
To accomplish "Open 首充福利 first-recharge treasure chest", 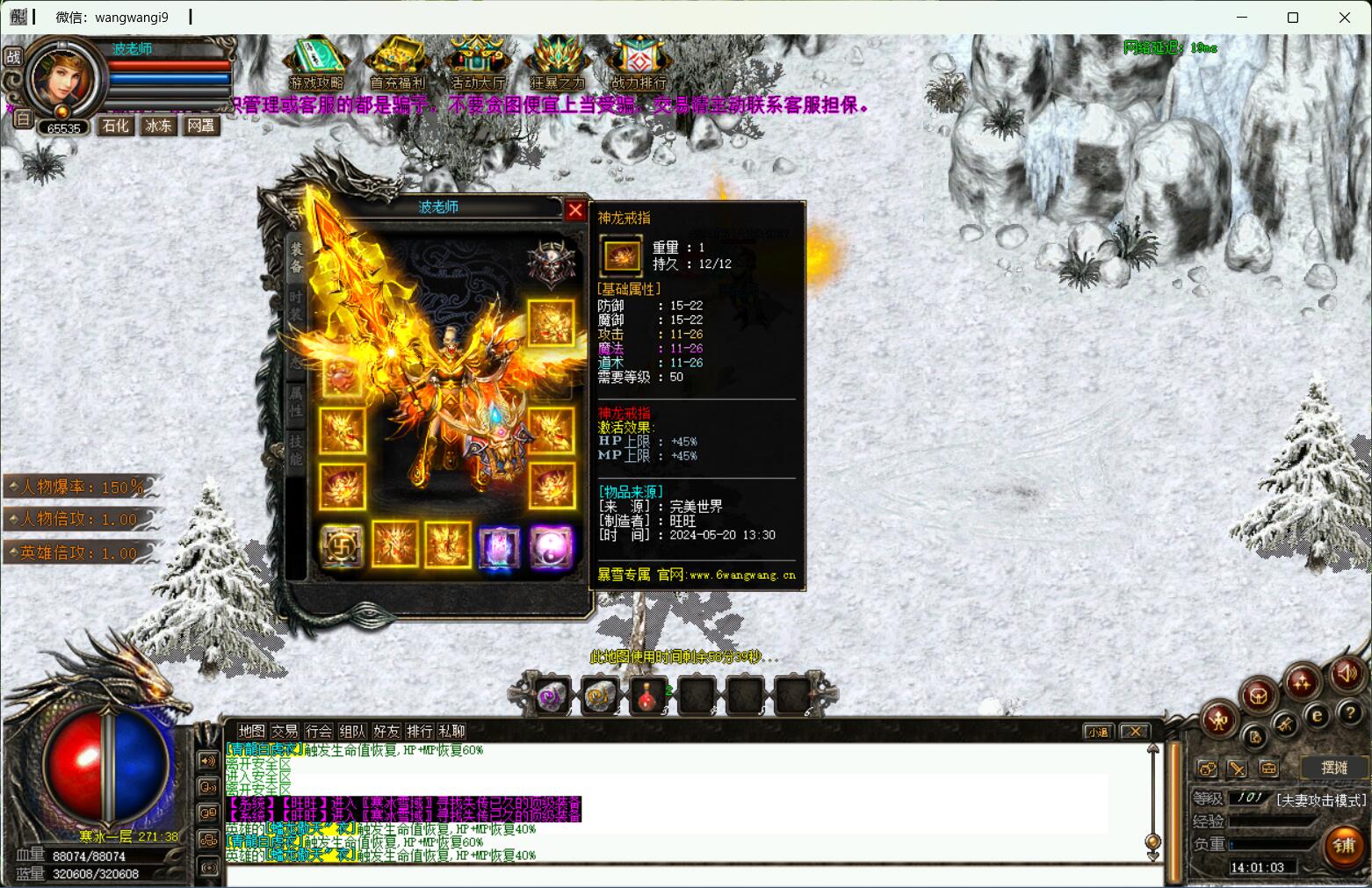I will [x=397, y=61].
